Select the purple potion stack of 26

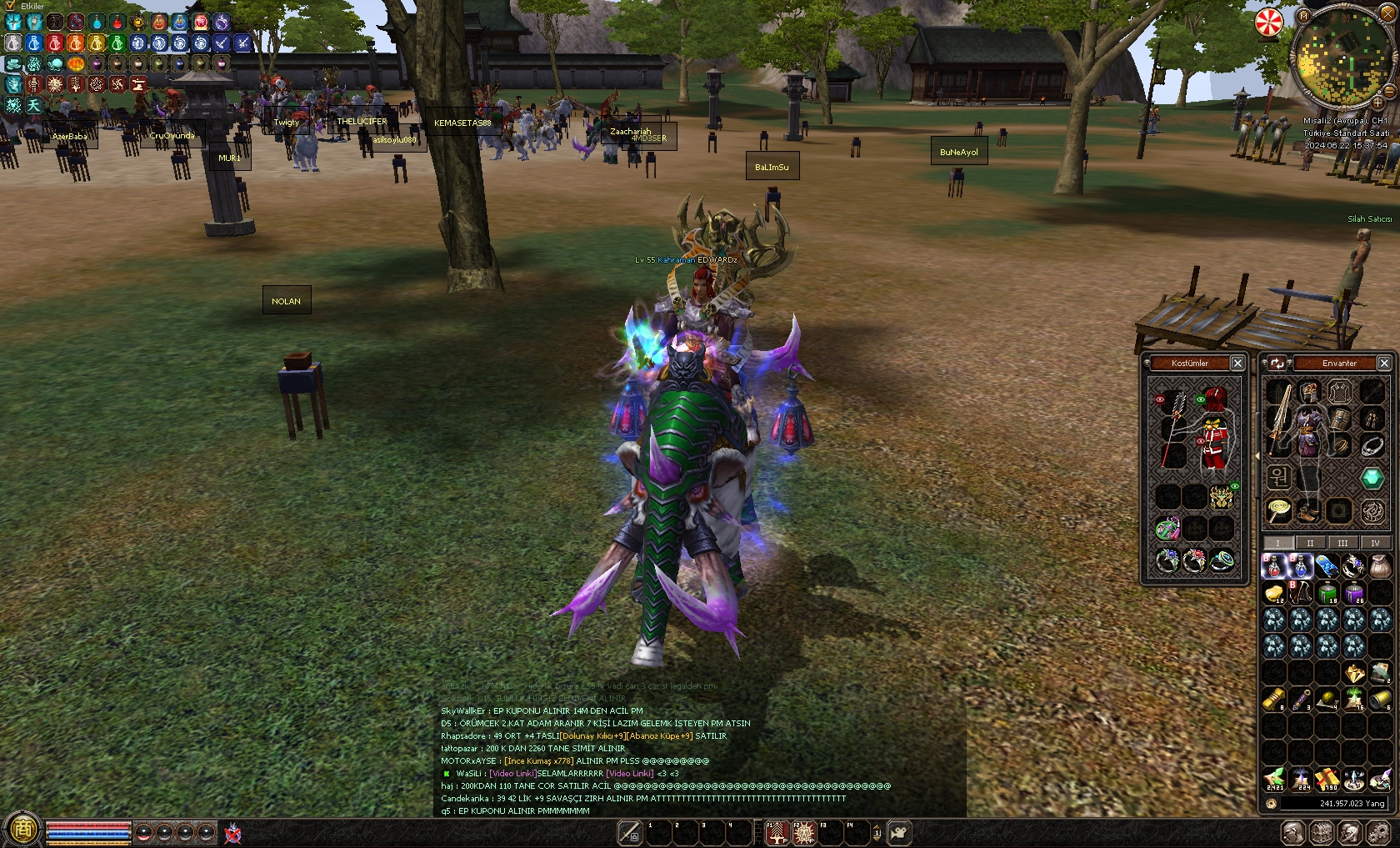[x=1354, y=593]
